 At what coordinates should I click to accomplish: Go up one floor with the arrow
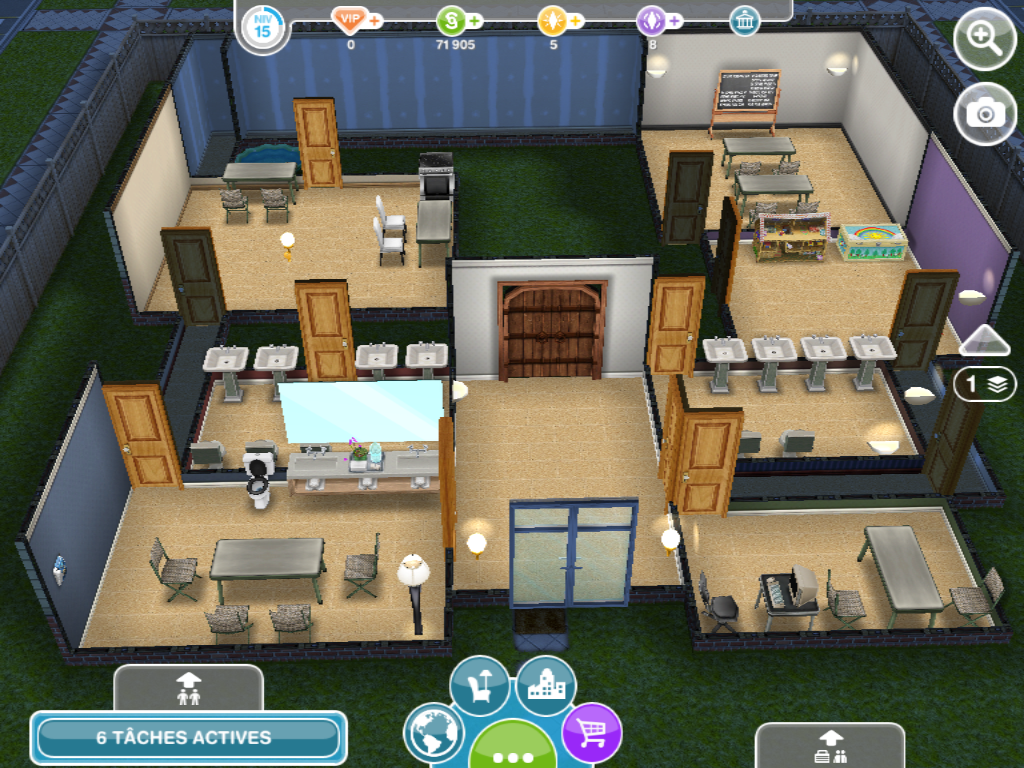[985, 340]
